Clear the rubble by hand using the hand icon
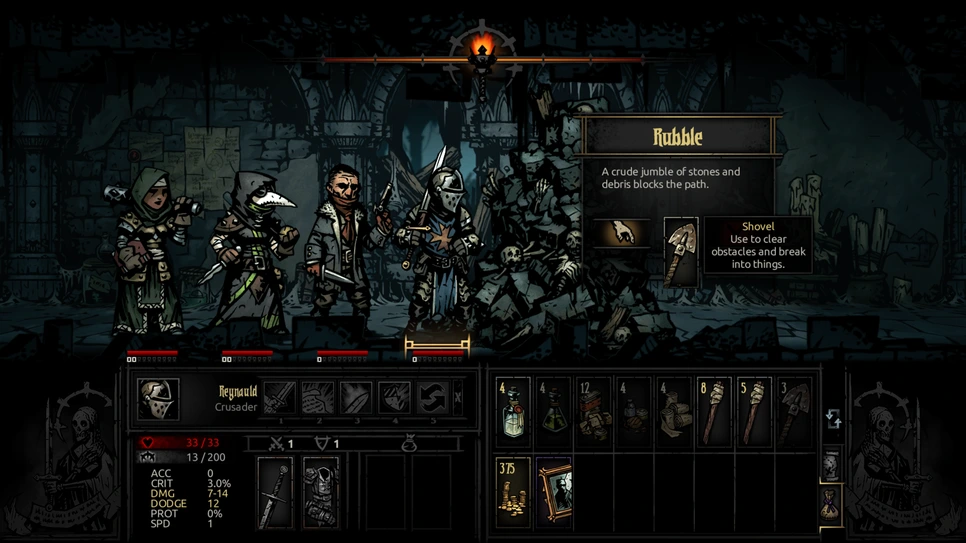Screen dimensions: 966x543 tap(622, 234)
